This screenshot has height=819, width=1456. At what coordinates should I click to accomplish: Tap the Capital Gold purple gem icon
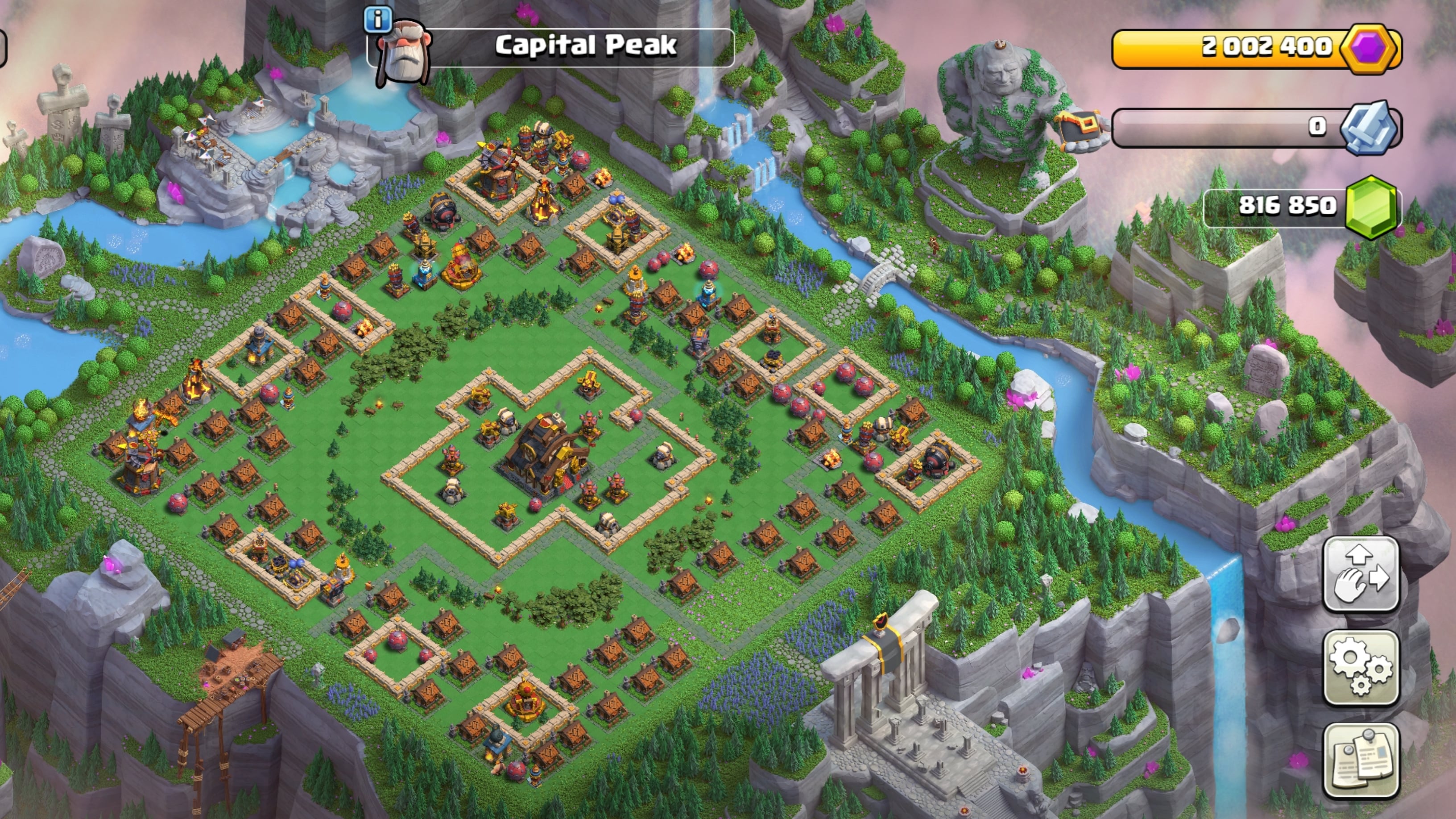point(1369,49)
